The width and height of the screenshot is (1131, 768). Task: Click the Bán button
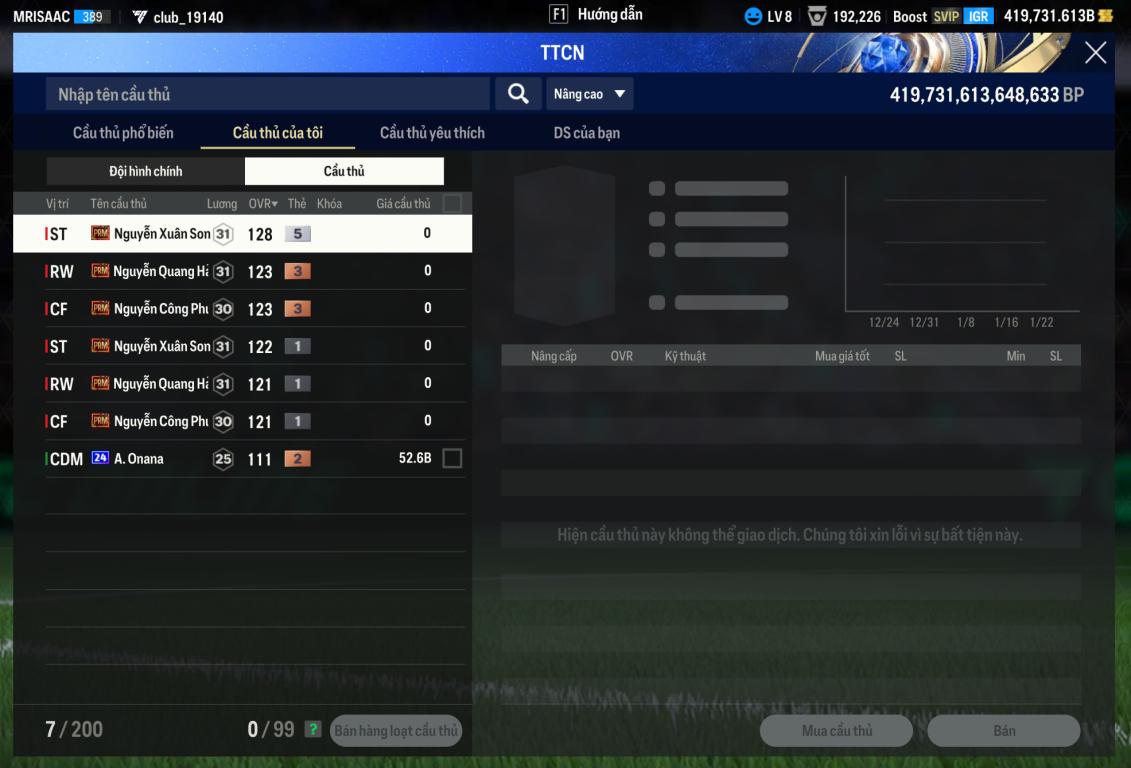pos(1004,731)
